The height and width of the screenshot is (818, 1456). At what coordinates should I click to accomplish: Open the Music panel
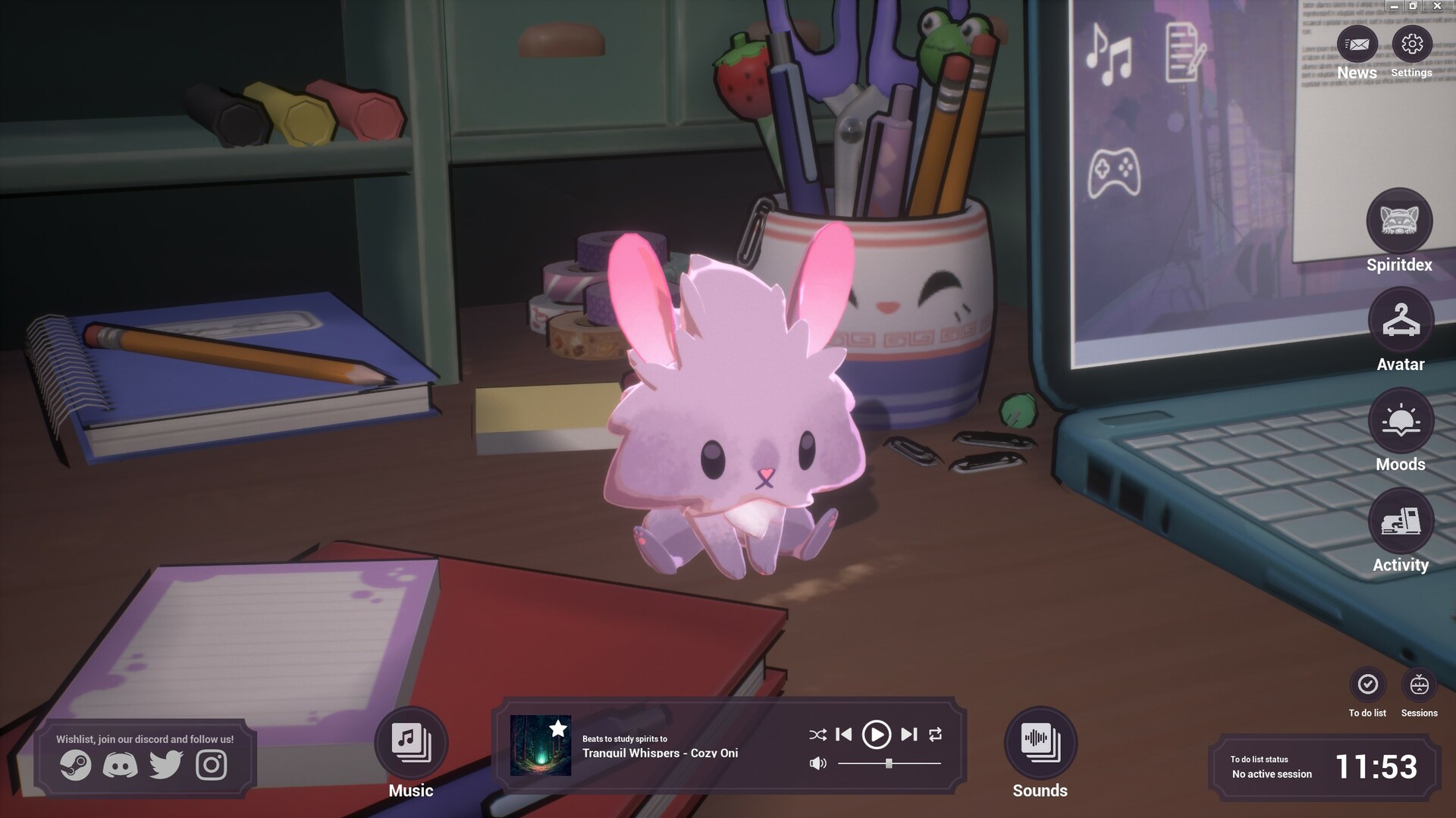(x=409, y=745)
